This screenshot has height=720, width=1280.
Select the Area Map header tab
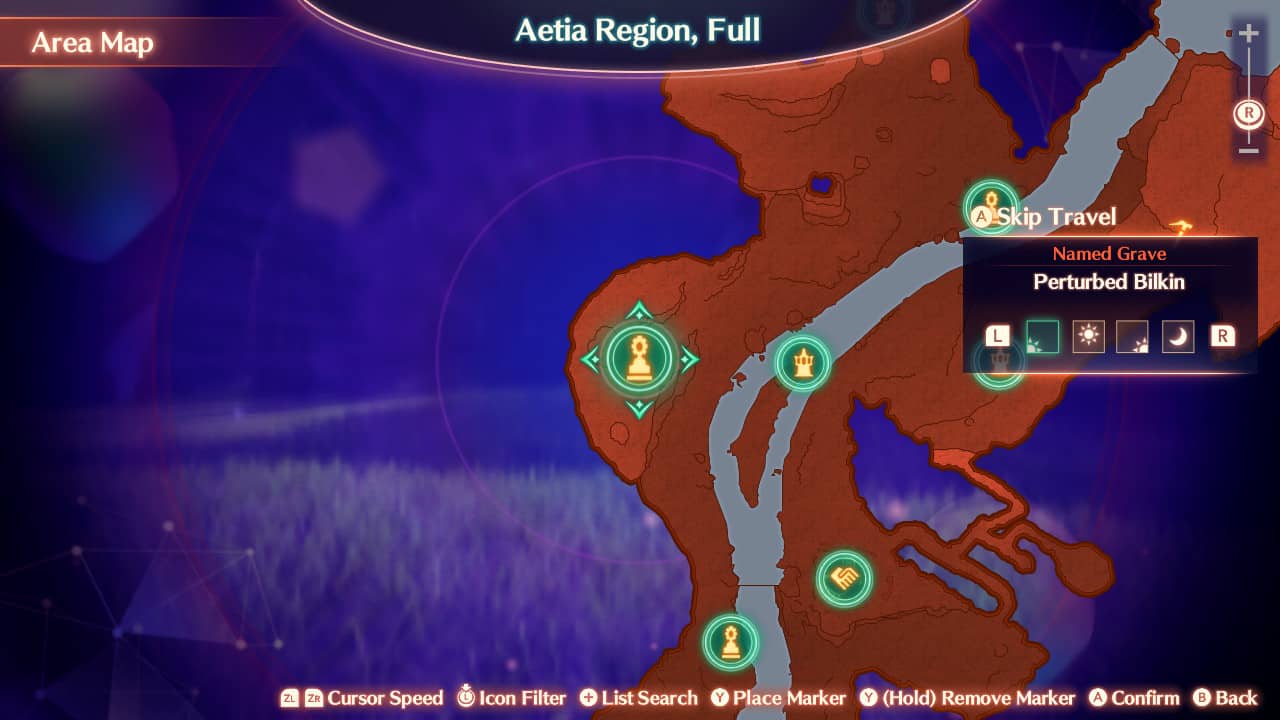coord(92,42)
